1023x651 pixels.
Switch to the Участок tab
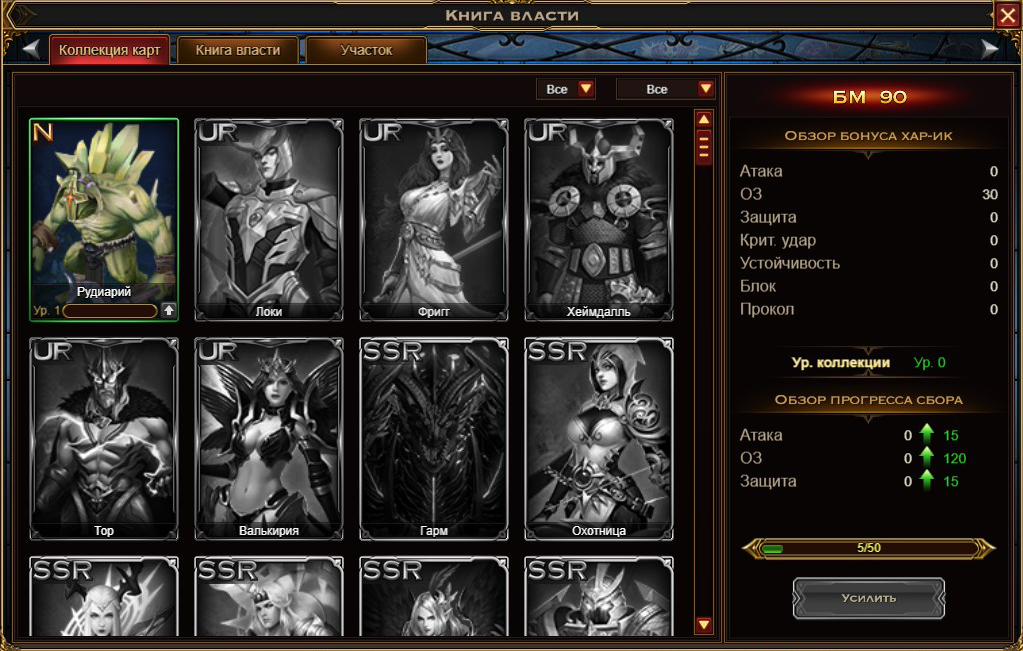(366, 50)
